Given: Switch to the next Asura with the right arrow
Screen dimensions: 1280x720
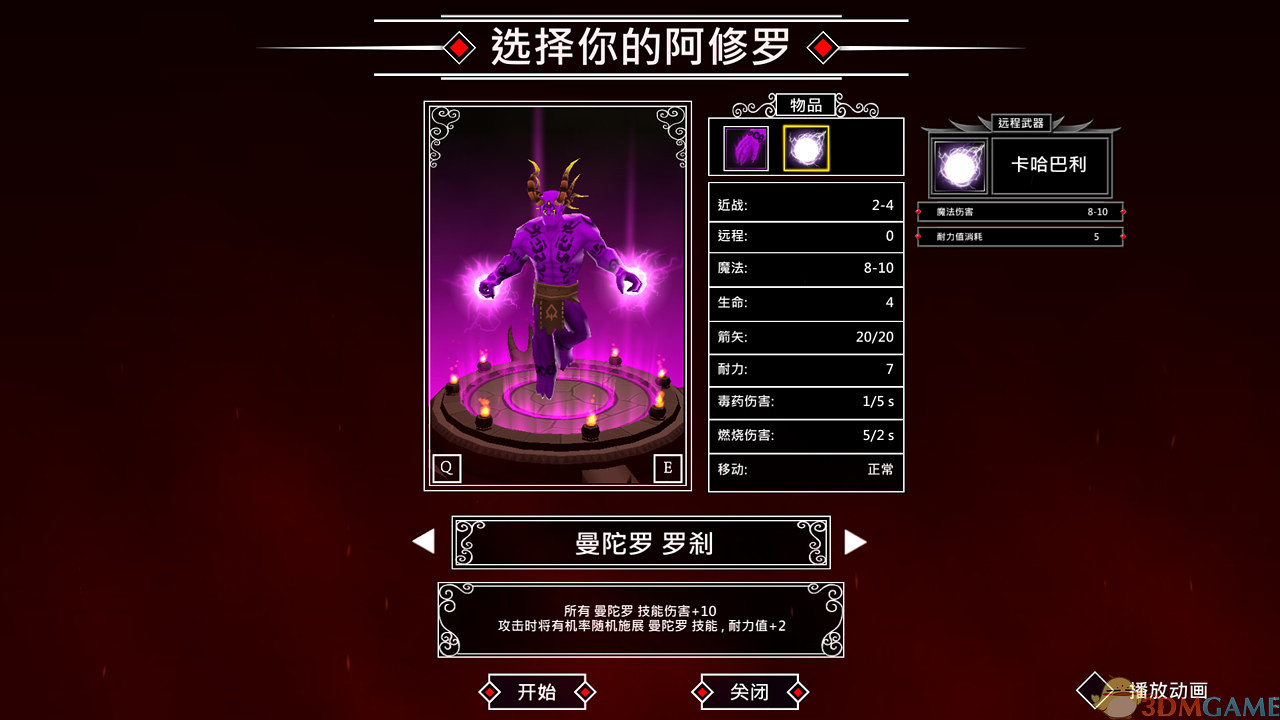Looking at the screenshot, I should [x=856, y=541].
